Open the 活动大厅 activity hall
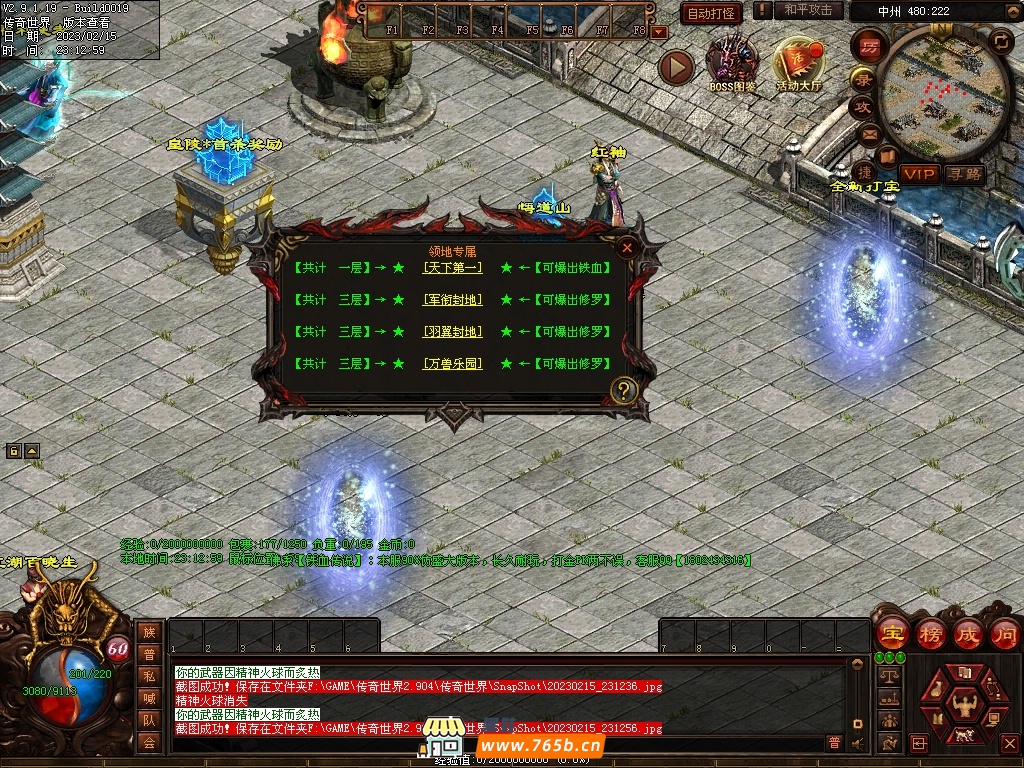Image resolution: width=1024 pixels, height=768 pixels. pos(798,64)
